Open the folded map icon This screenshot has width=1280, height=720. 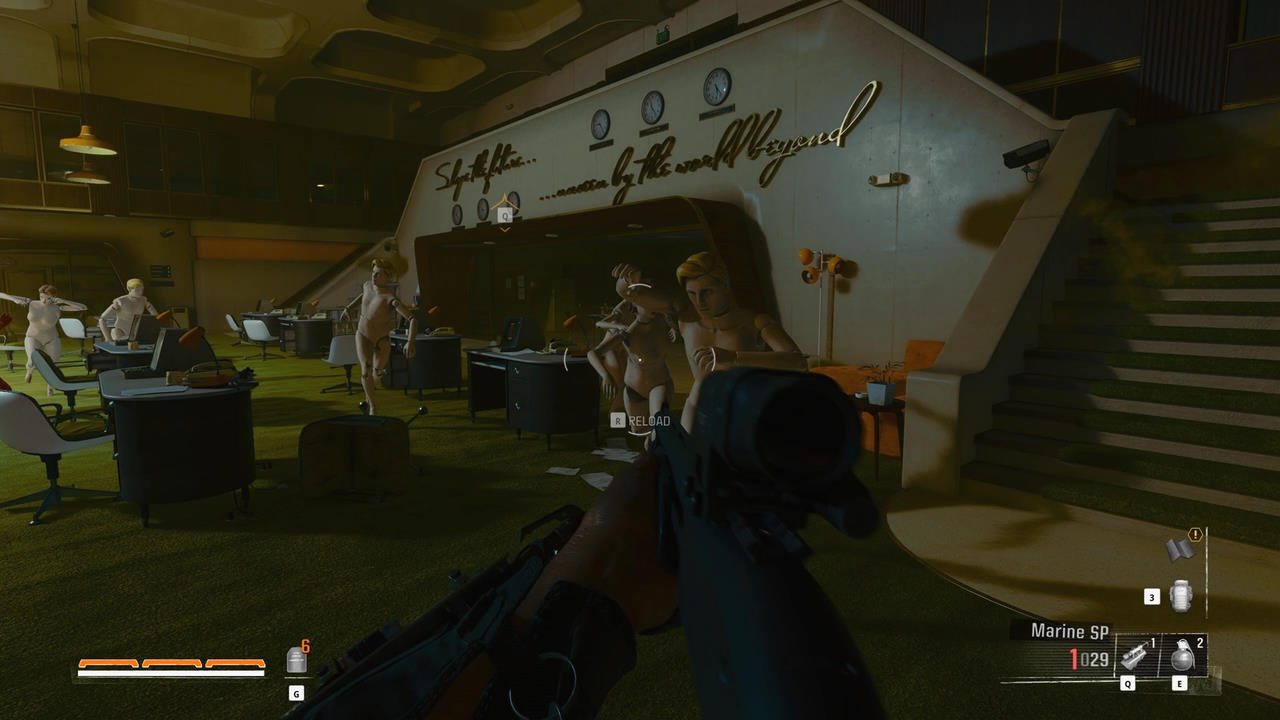click(x=1181, y=549)
